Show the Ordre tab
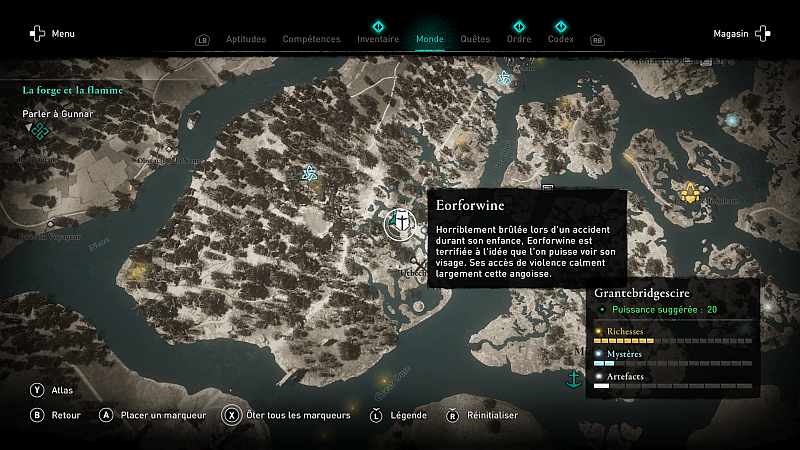Viewport: 800px width, 450px height. pyautogui.click(x=519, y=39)
